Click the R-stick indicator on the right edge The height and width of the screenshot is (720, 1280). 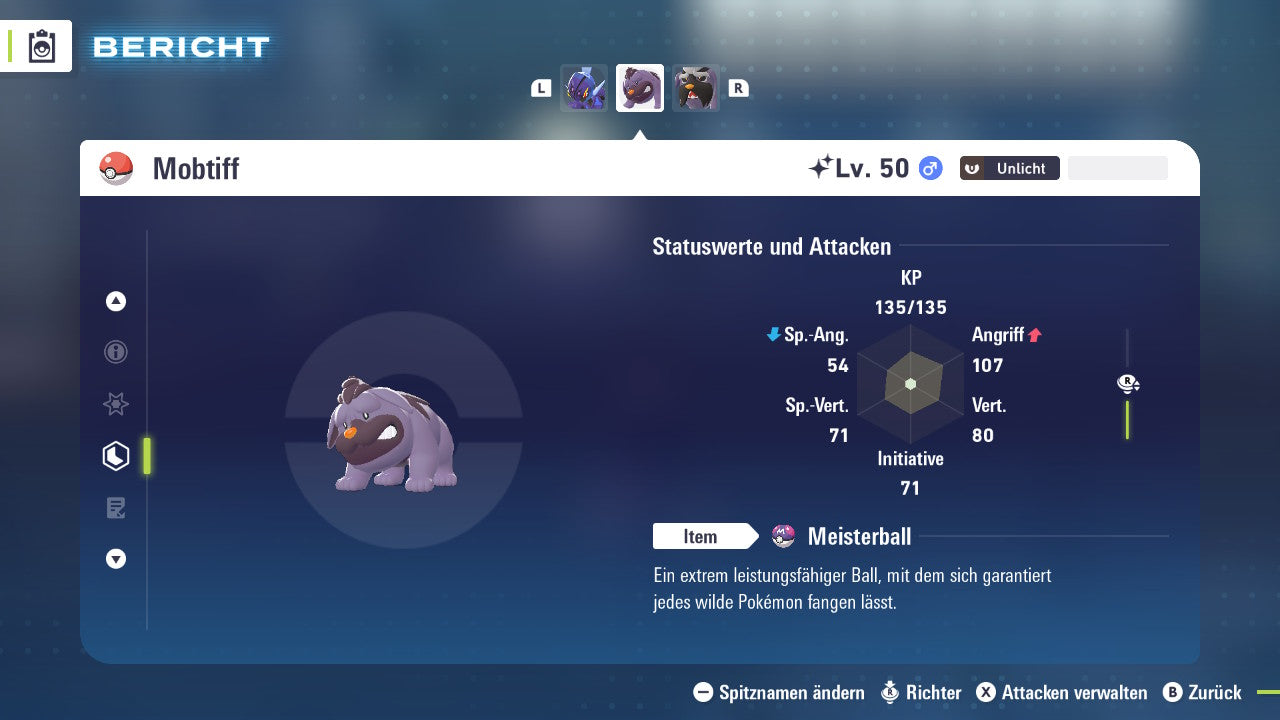point(1127,383)
